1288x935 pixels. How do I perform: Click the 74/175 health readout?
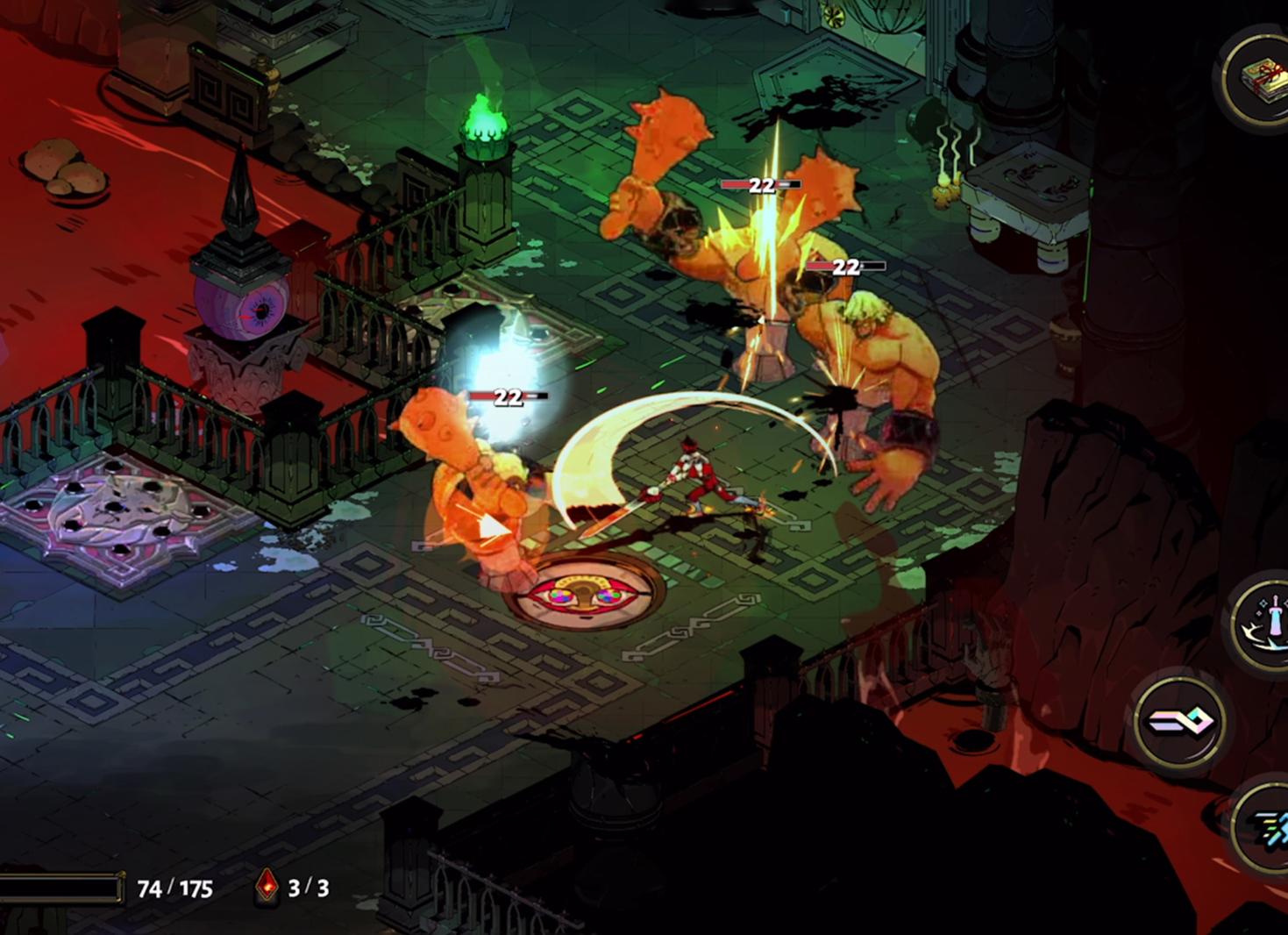(x=174, y=887)
